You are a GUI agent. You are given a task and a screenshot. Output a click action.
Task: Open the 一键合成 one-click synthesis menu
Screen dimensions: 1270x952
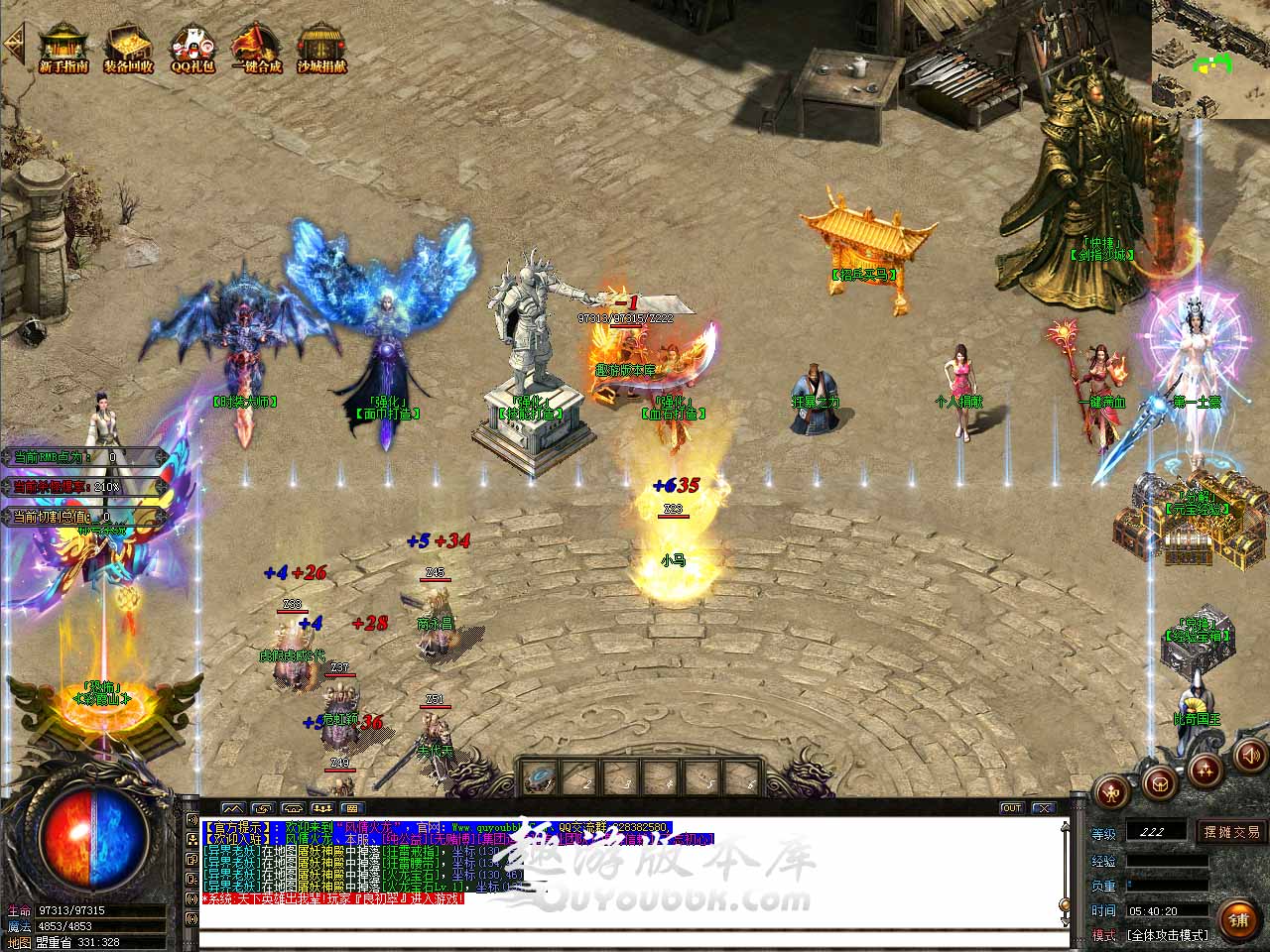(x=257, y=48)
